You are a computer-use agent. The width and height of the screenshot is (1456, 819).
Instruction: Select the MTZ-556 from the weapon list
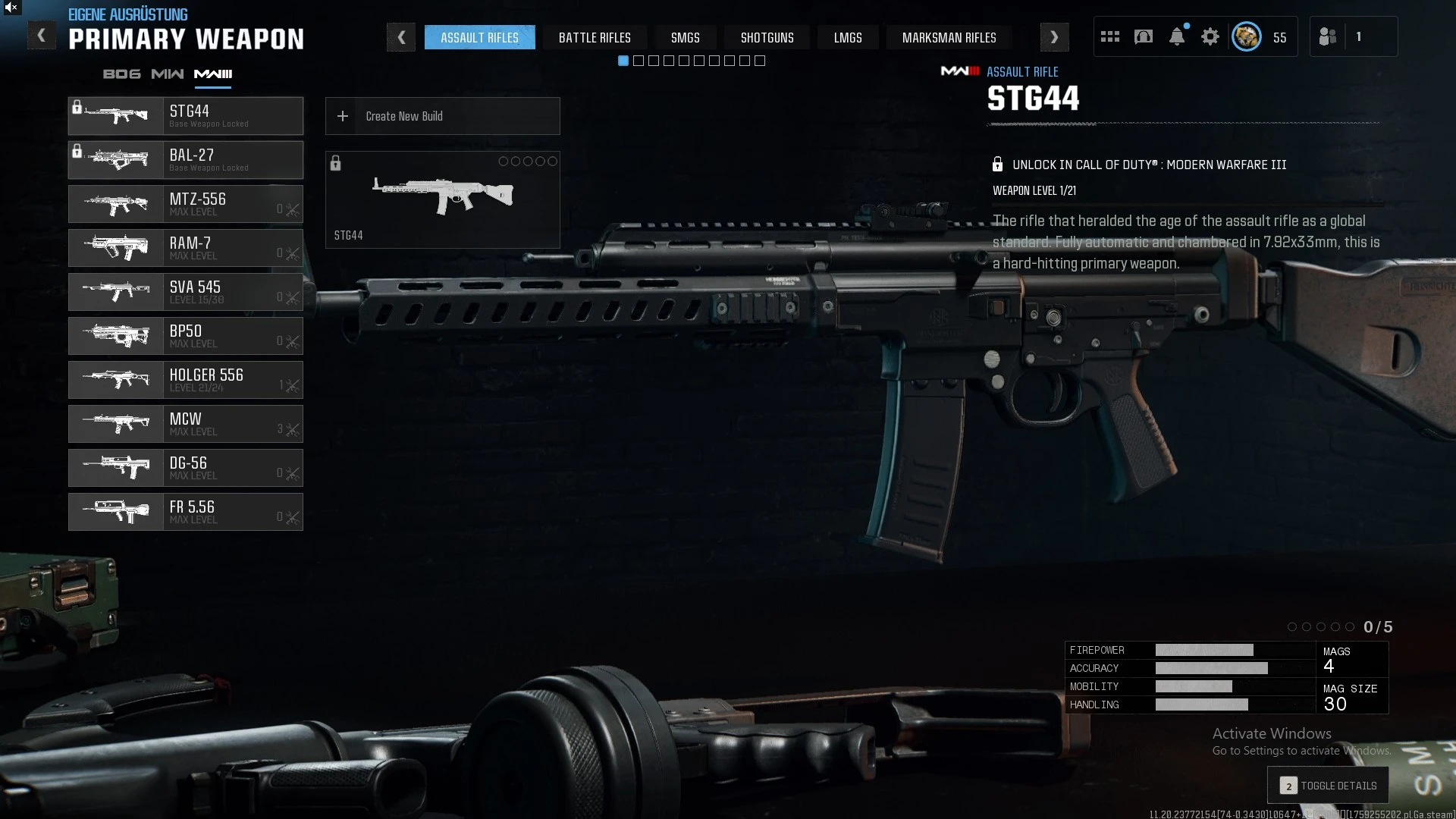[186, 204]
